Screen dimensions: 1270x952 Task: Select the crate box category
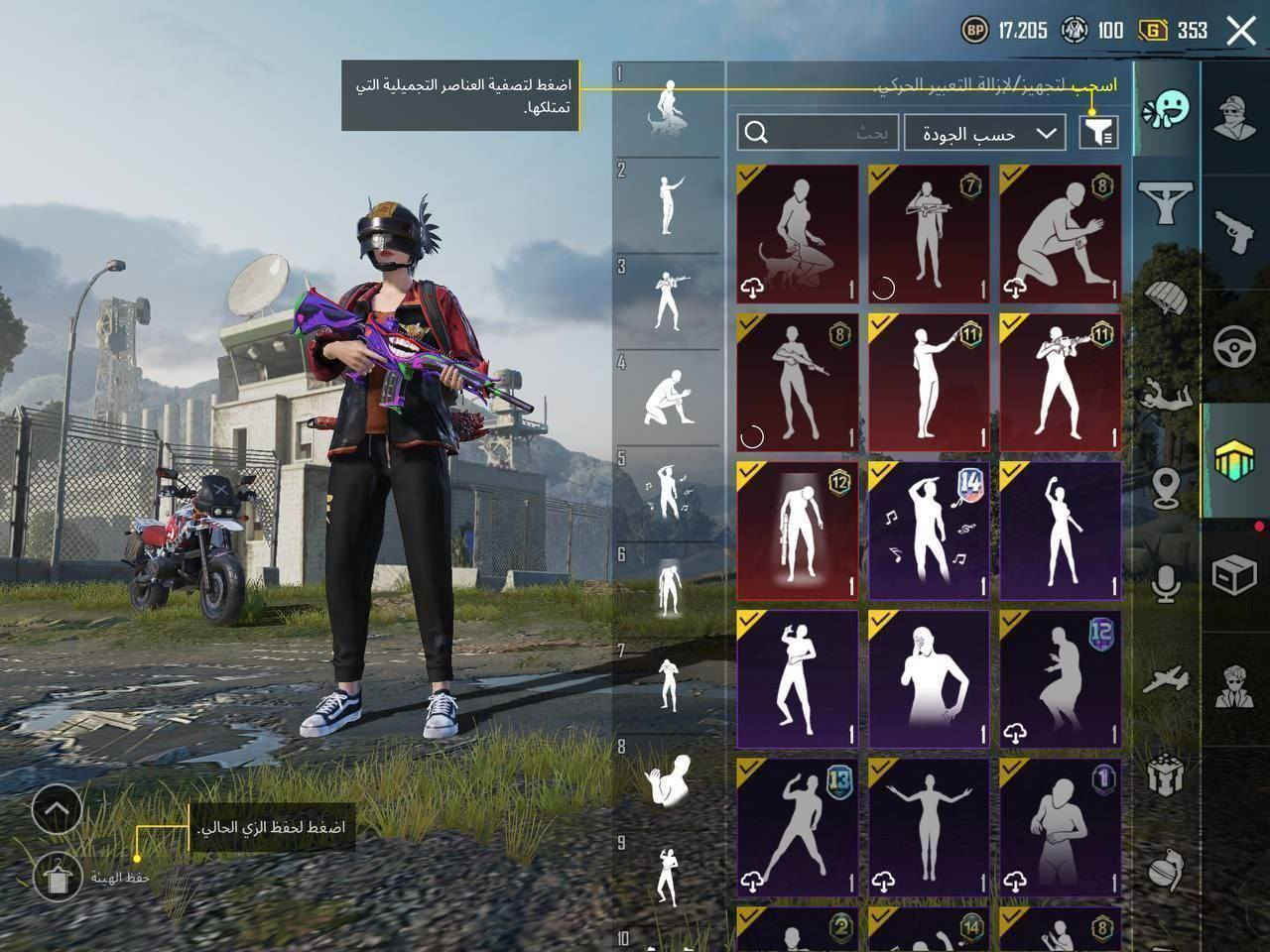(x=1234, y=574)
